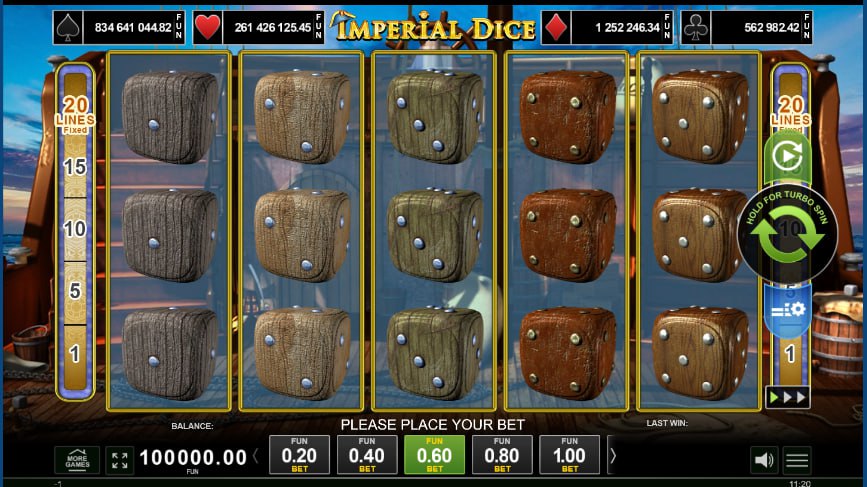View the spade jackpot panel
Viewport: 867px width, 487px height.
click(x=119, y=28)
